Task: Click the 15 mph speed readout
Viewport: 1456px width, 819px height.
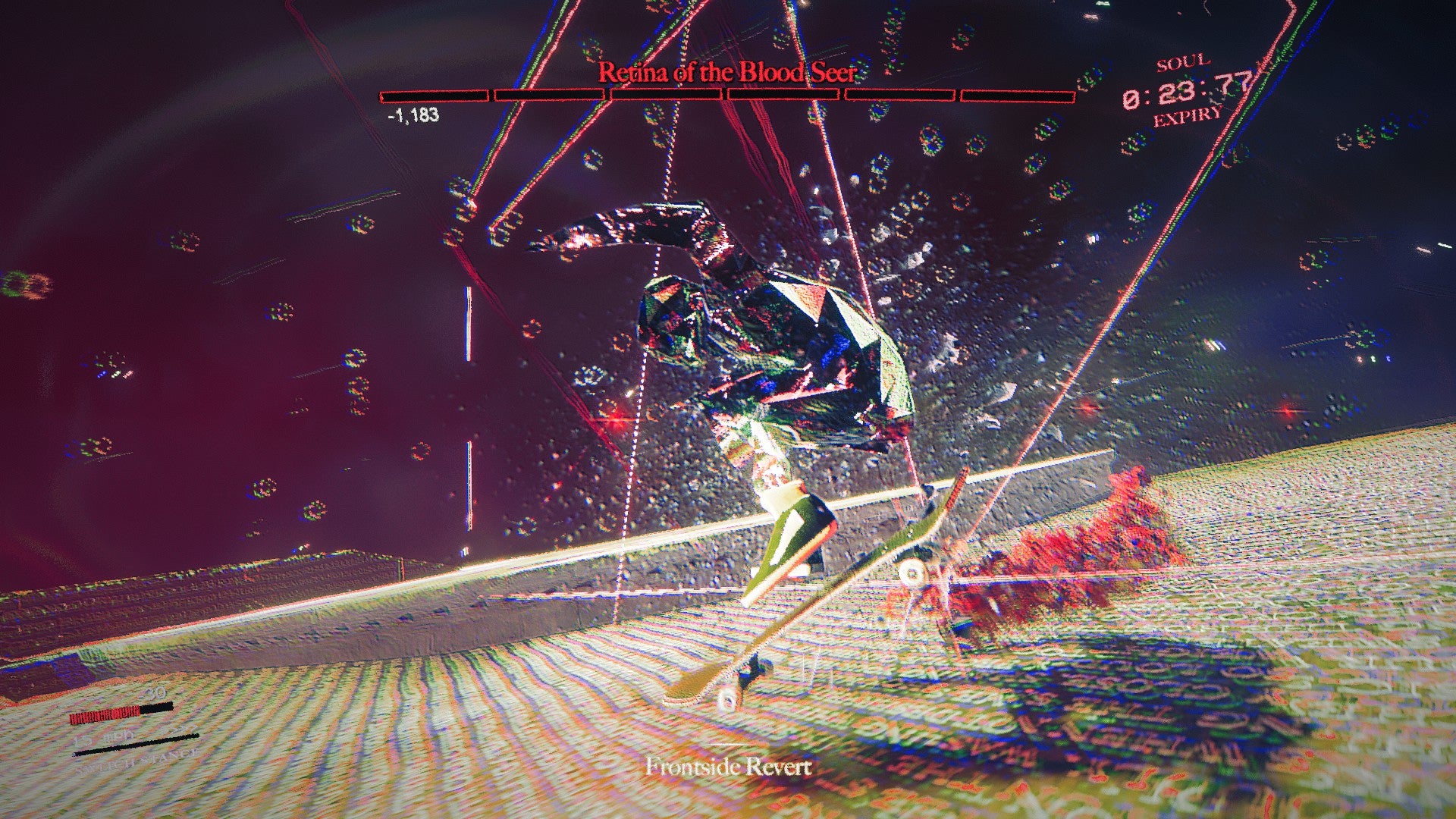Action: 102,739
